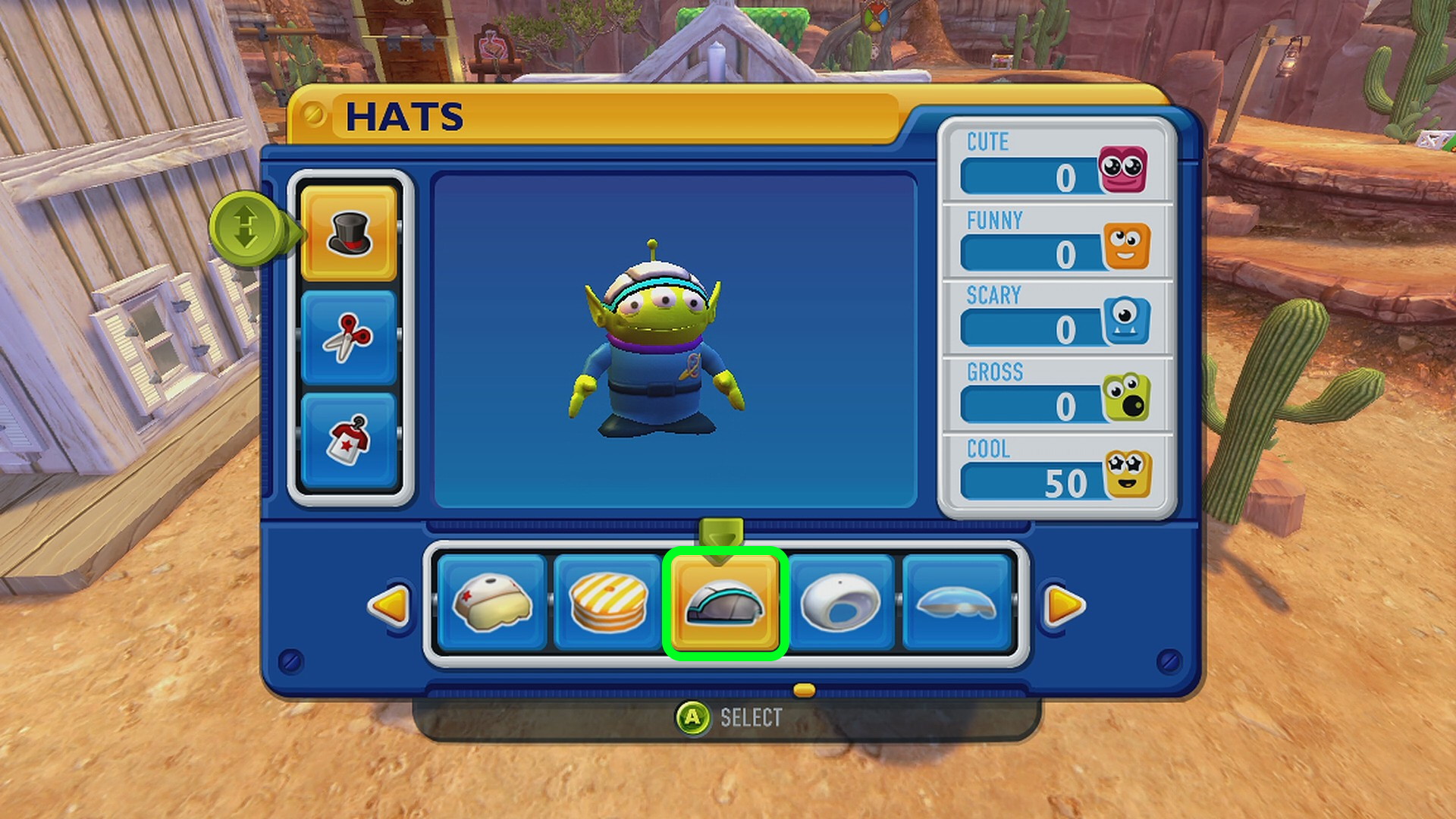This screenshot has width=1456, height=819.
Task: Show previous hats with left yellow arrow
Action: 388,605
